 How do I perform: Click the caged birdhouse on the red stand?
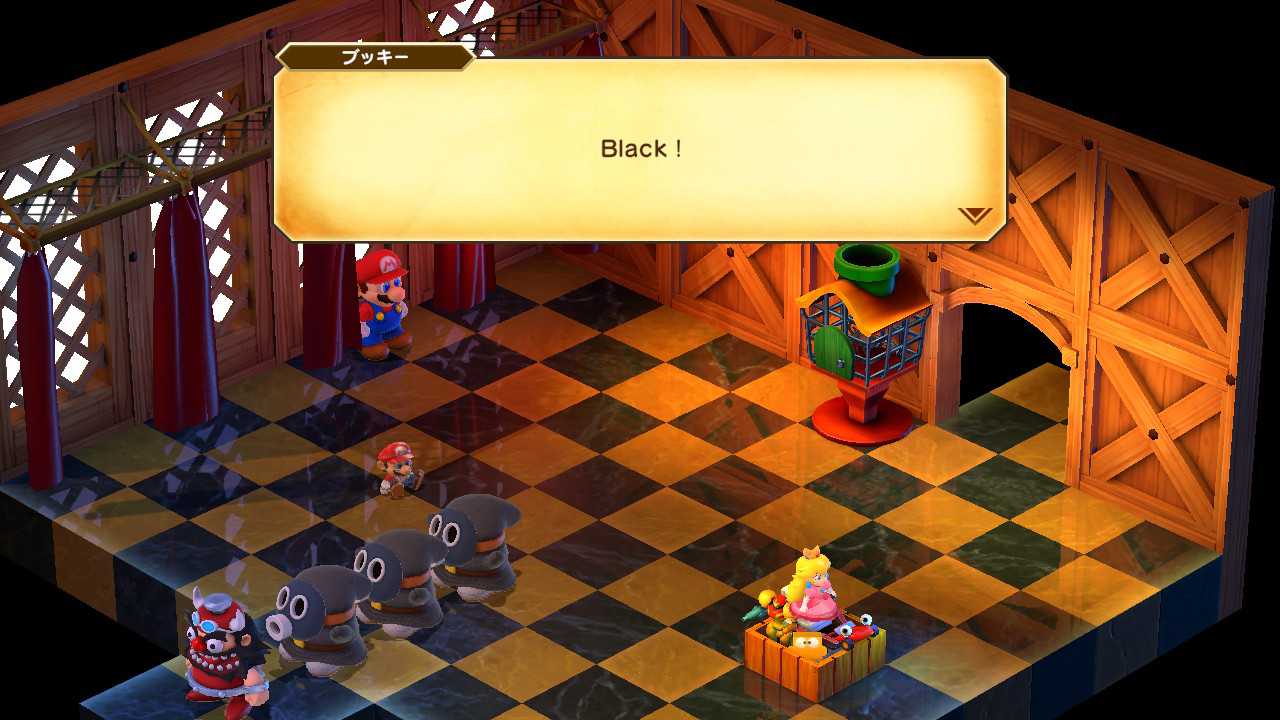pyautogui.click(x=862, y=340)
